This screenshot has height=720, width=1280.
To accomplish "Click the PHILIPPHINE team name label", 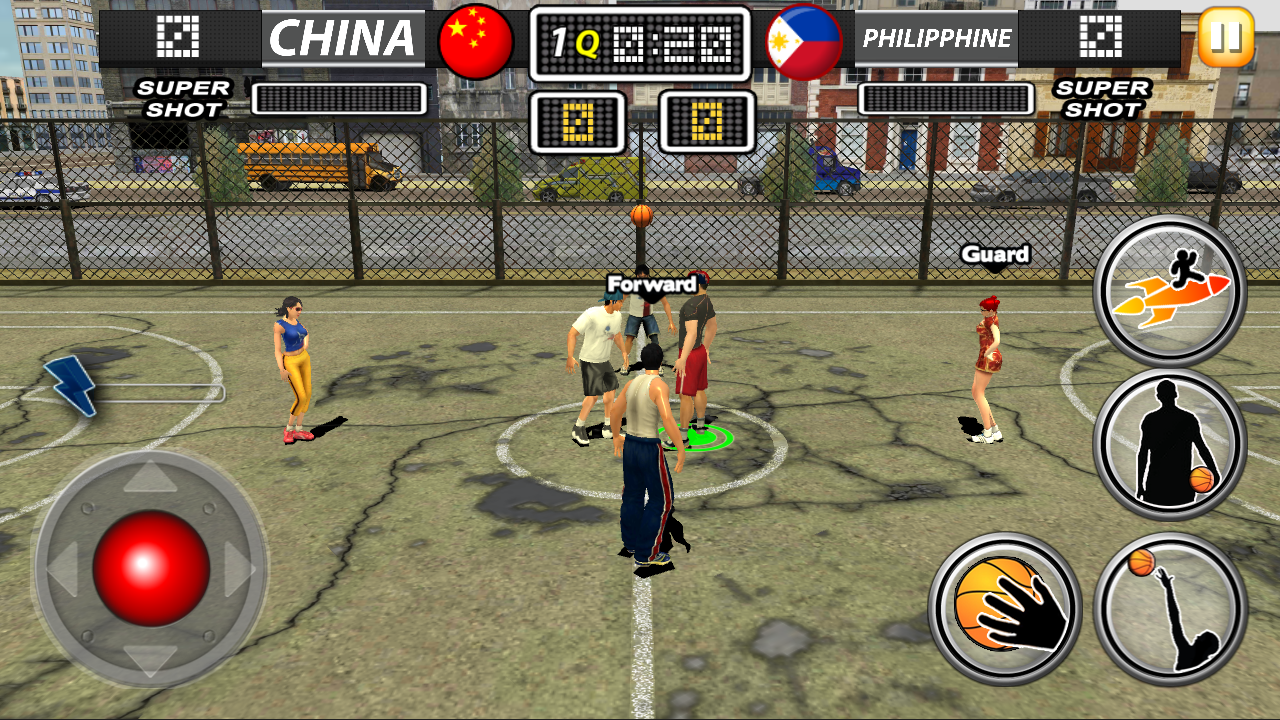I will click(x=936, y=38).
